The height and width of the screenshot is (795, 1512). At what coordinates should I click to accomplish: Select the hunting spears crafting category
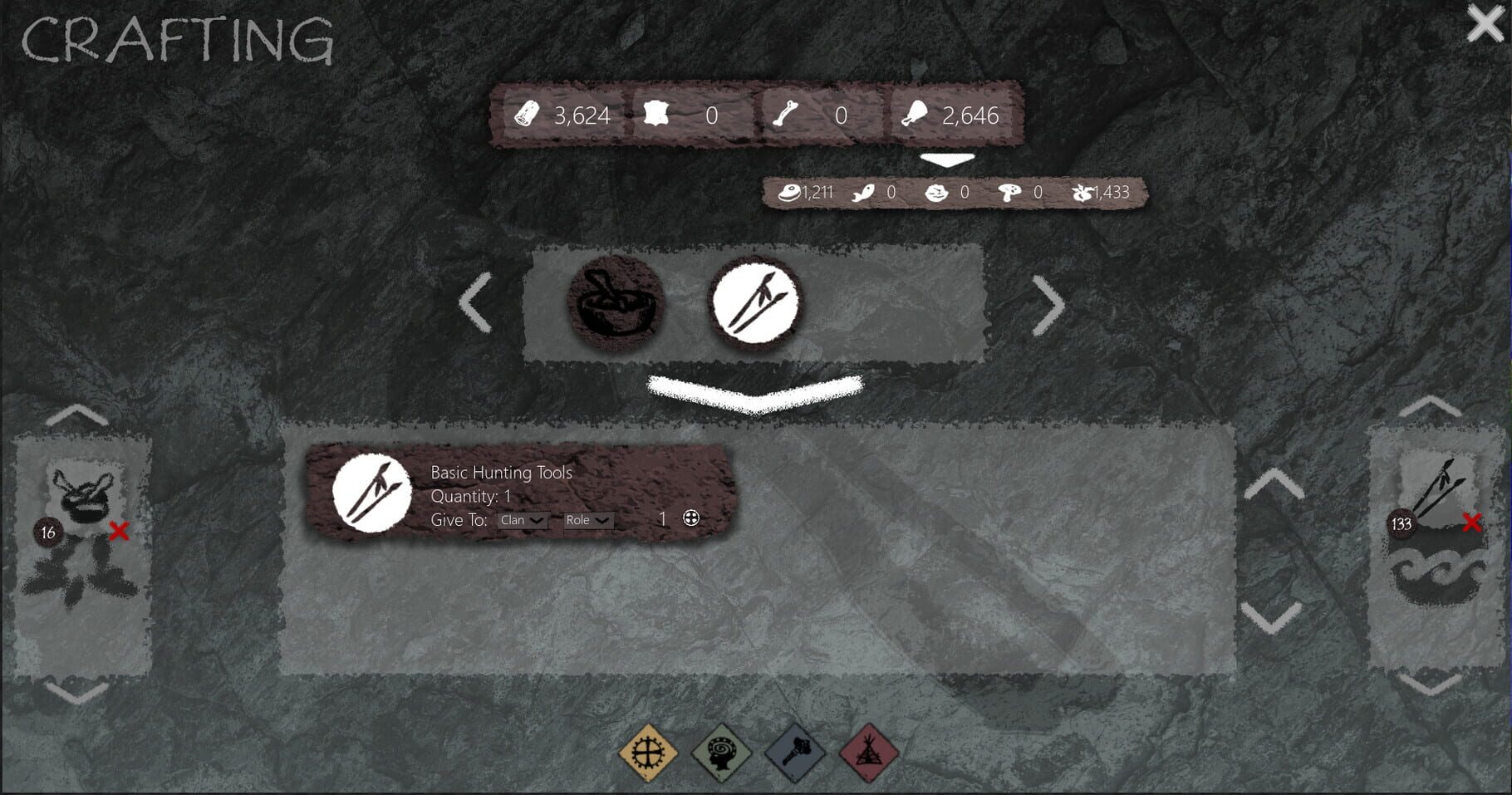[754, 302]
